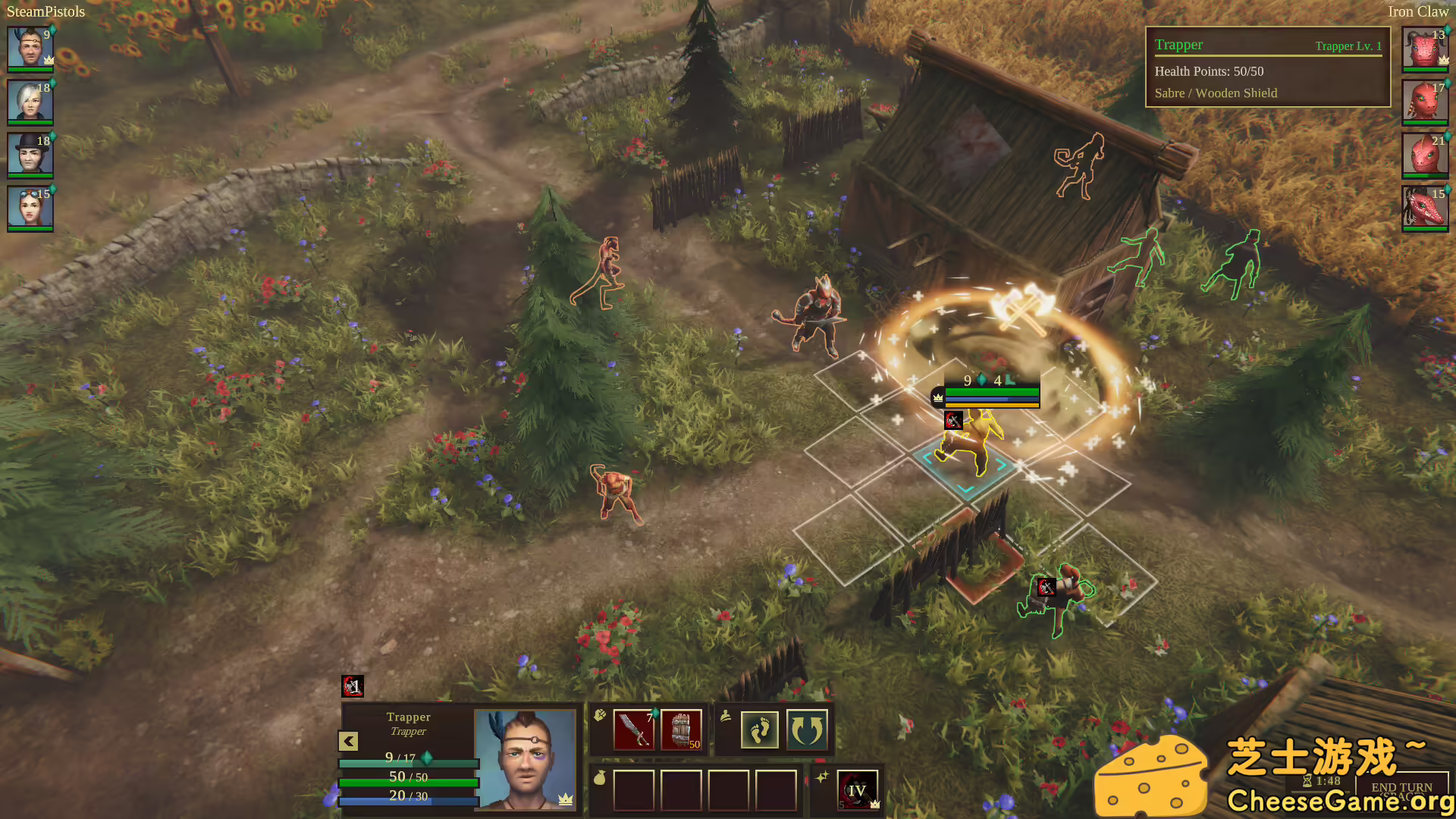Viewport: 1456px width, 819px height.
Task: Activate the wooden shield ability
Action: [681, 730]
